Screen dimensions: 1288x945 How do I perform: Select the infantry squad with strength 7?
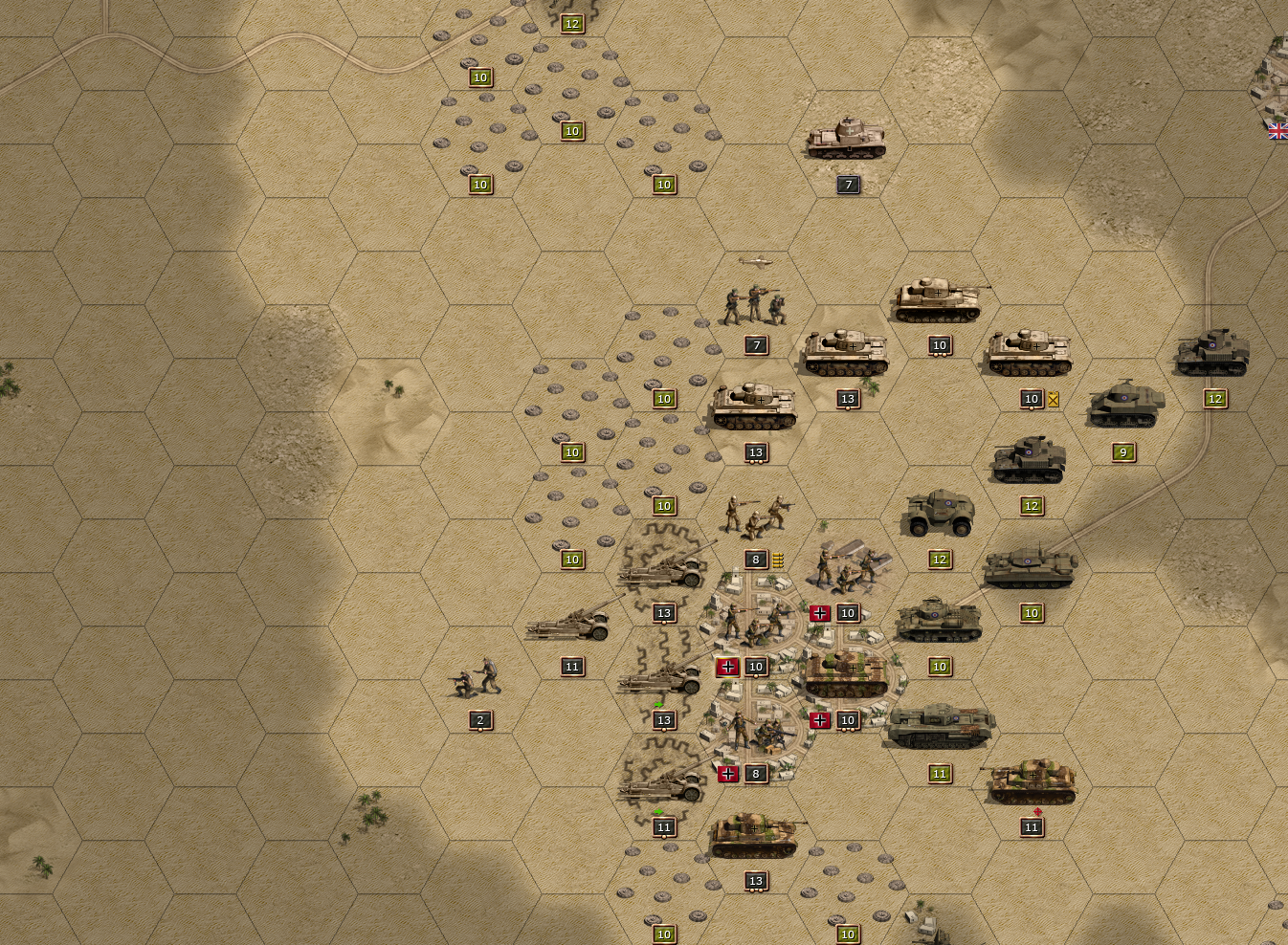click(755, 304)
